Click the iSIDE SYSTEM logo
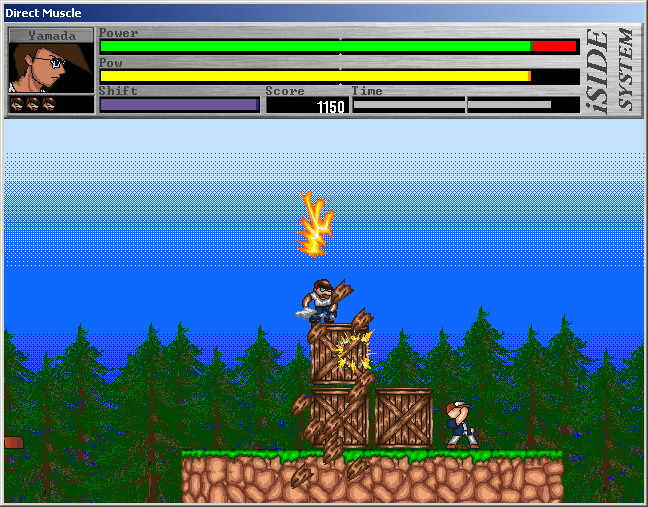 tap(613, 70)
